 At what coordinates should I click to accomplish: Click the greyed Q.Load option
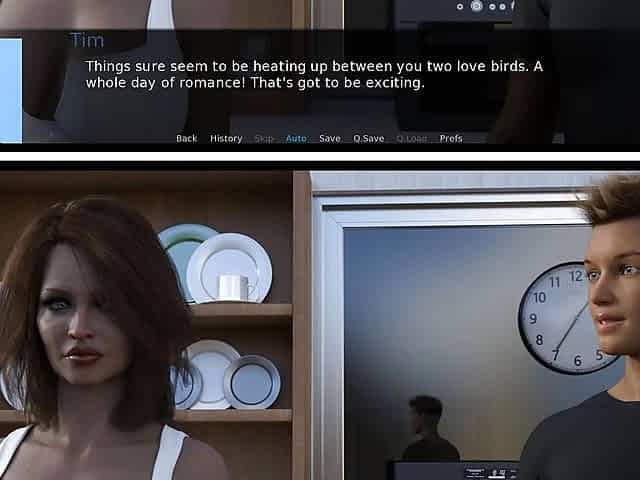click(x=411, y=139)
